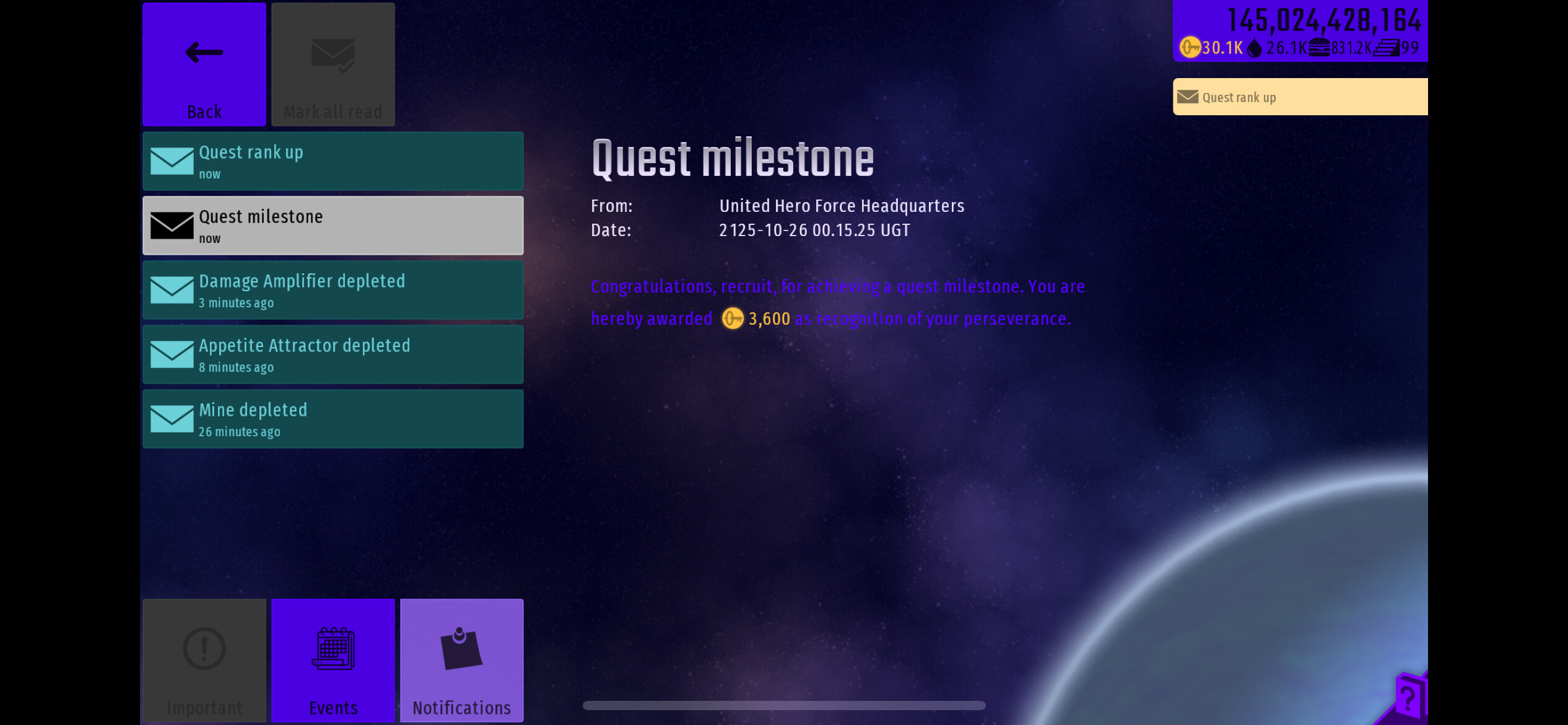
Task: Read the Appetite Attractor depleted message
Action: coord(333,354)
